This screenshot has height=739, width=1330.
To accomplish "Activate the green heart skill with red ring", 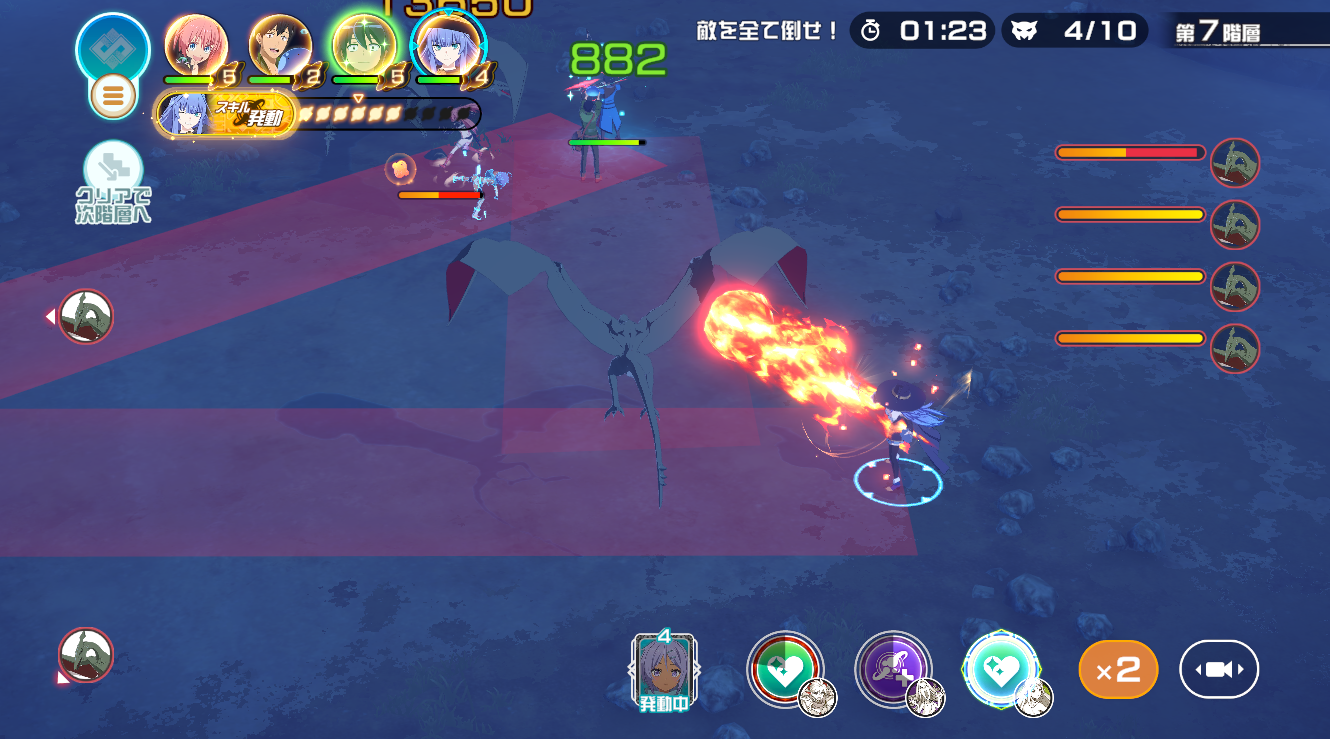I will click(x=785, y=669).
